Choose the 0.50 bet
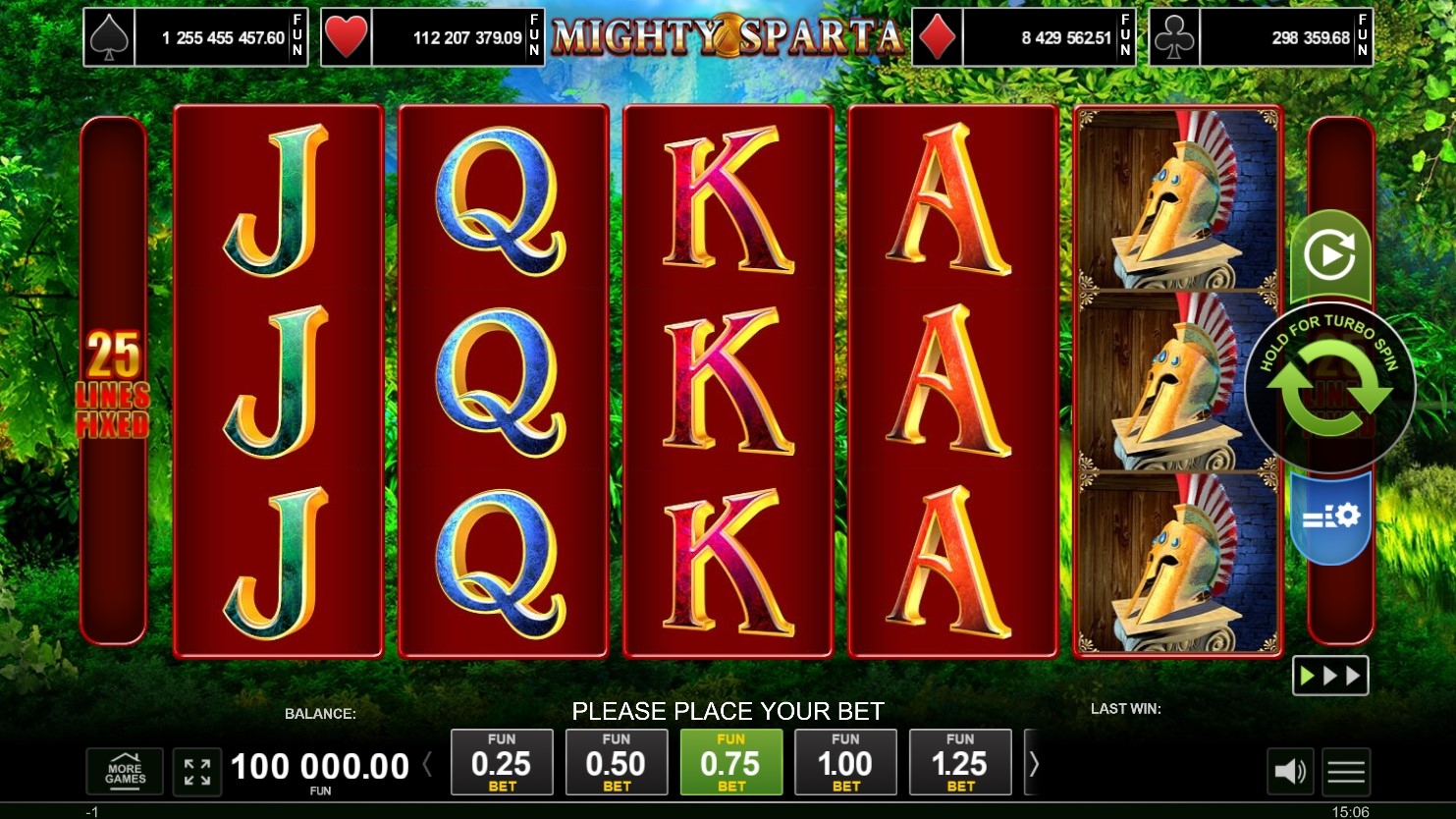The height and width of the screenshot is (819, 1456). tap(617, 762)
